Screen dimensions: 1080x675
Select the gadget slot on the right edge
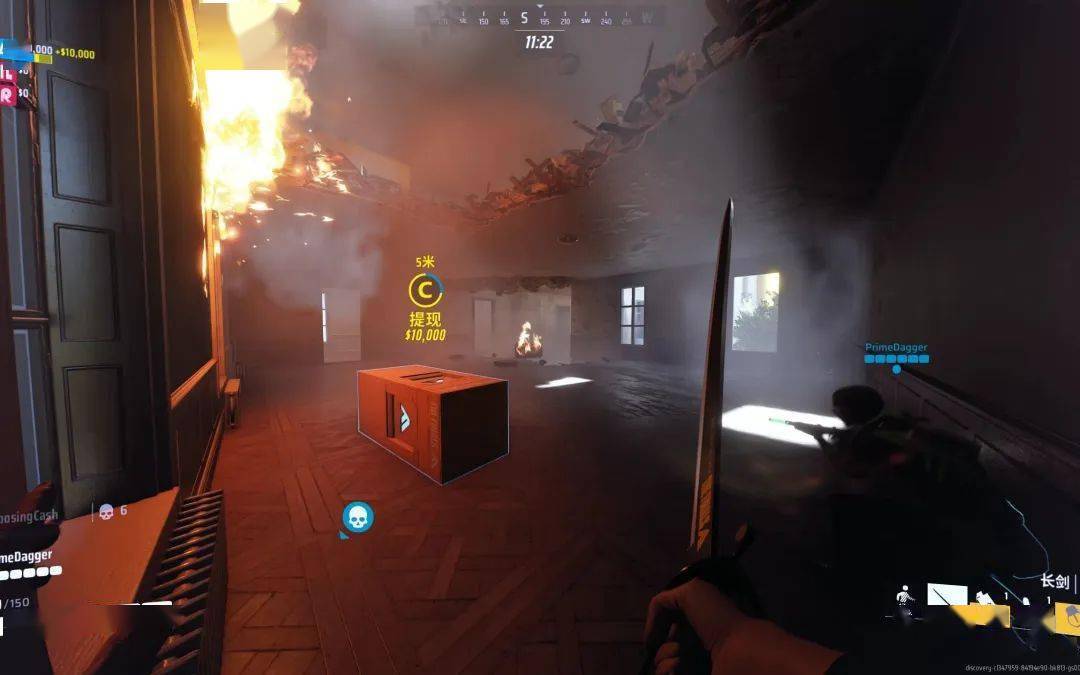1067,617
